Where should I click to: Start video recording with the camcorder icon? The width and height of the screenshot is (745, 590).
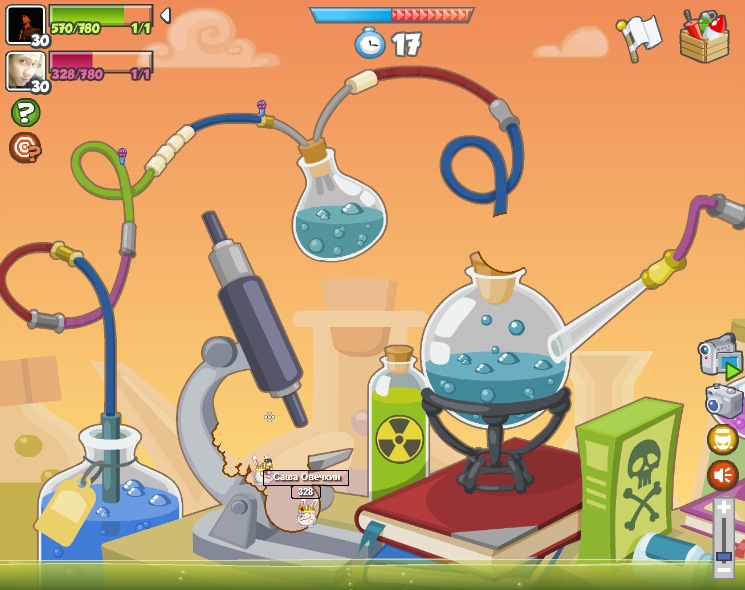click(x=719, y=357)
